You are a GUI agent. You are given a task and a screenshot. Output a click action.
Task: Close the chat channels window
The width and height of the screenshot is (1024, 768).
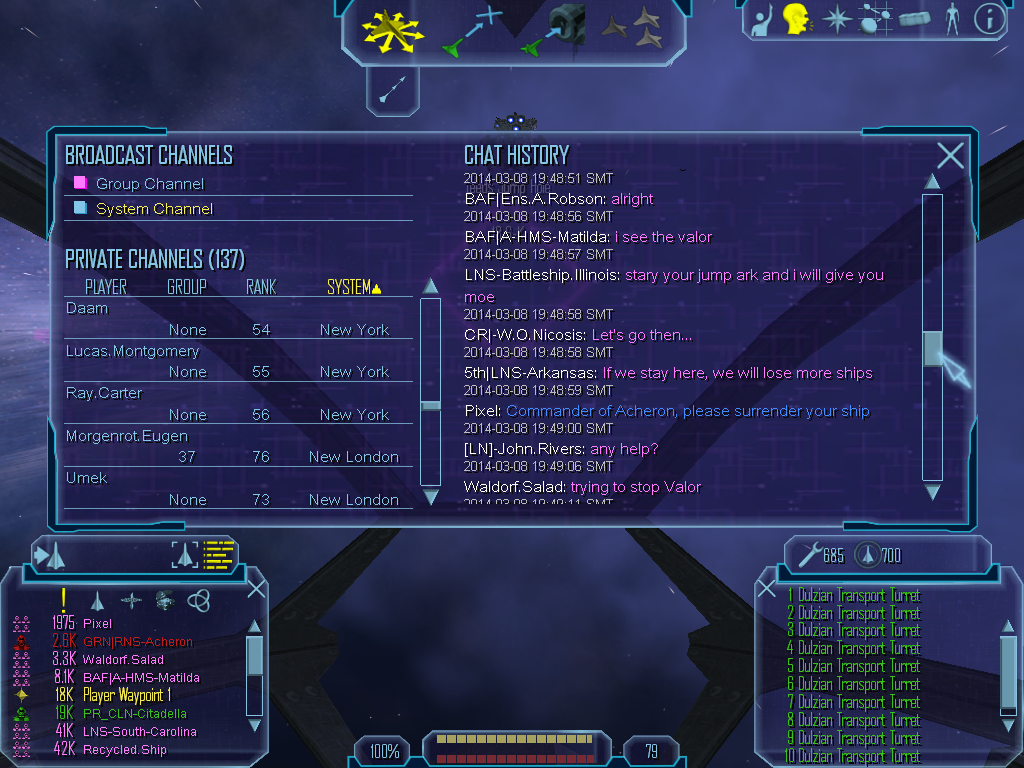pos(950,155)
